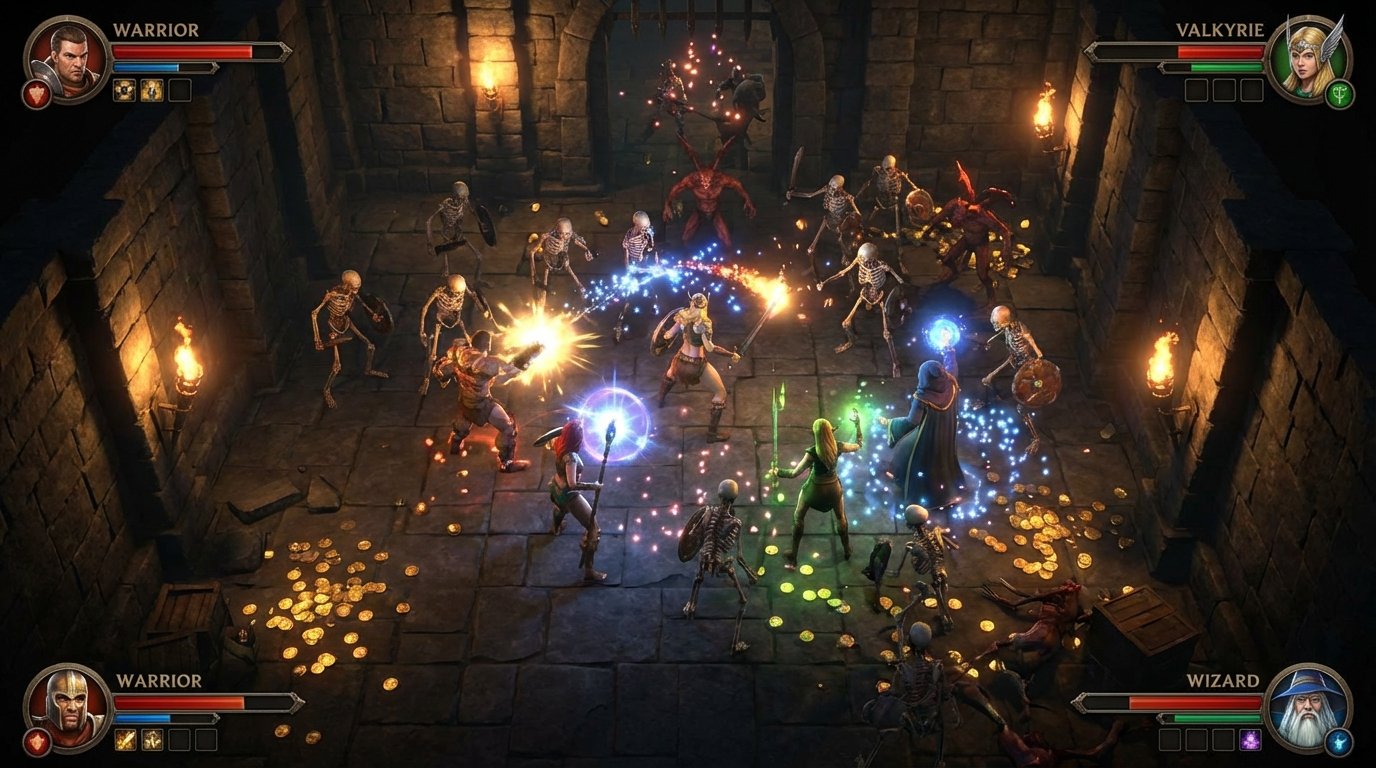Image resolution: width=1376 pixels, height=768 pixels.
Task: Click the WIZARD name label
Action: 1223,680
